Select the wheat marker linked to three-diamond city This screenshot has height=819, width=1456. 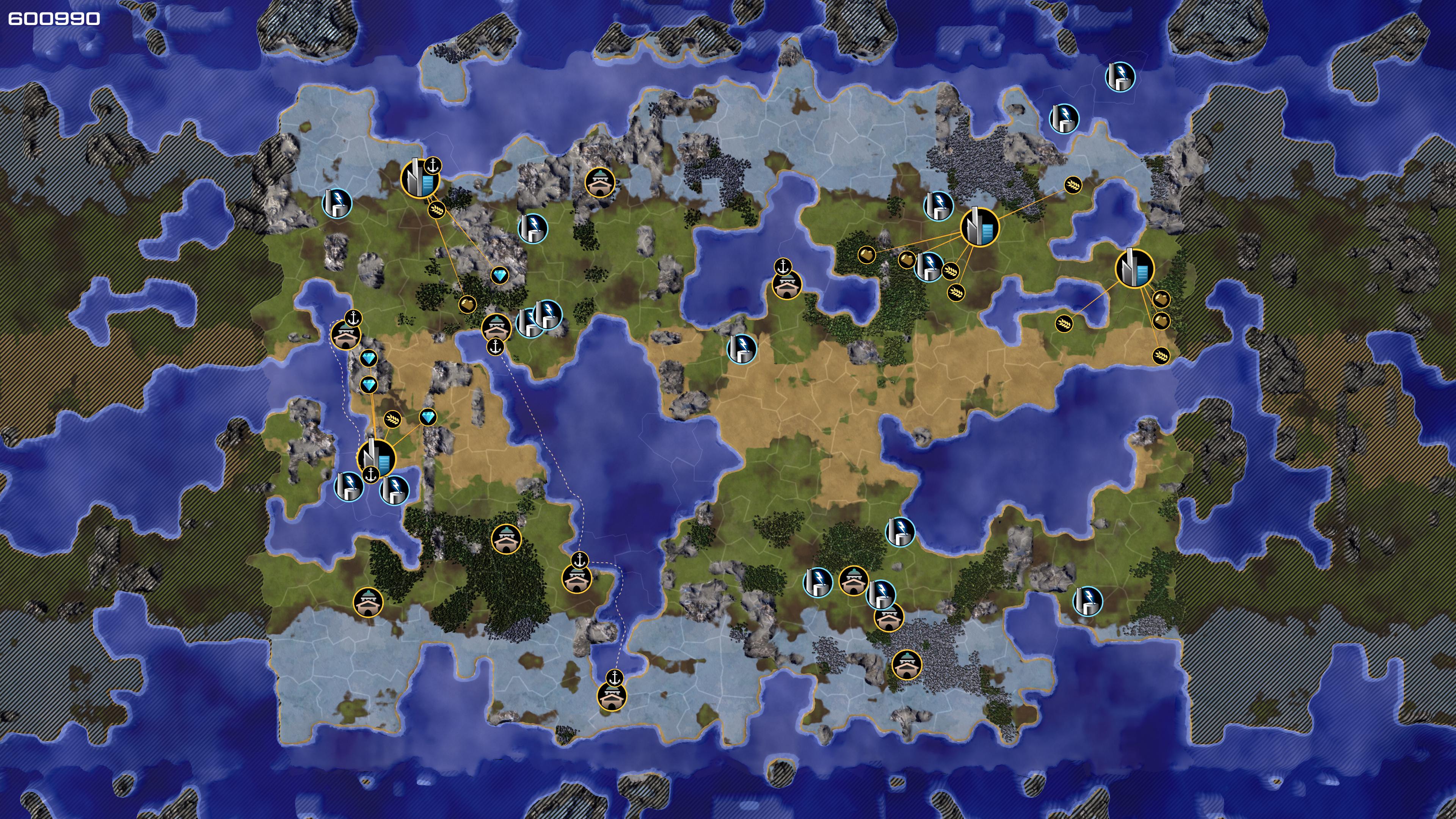click(x=393, y=419)
